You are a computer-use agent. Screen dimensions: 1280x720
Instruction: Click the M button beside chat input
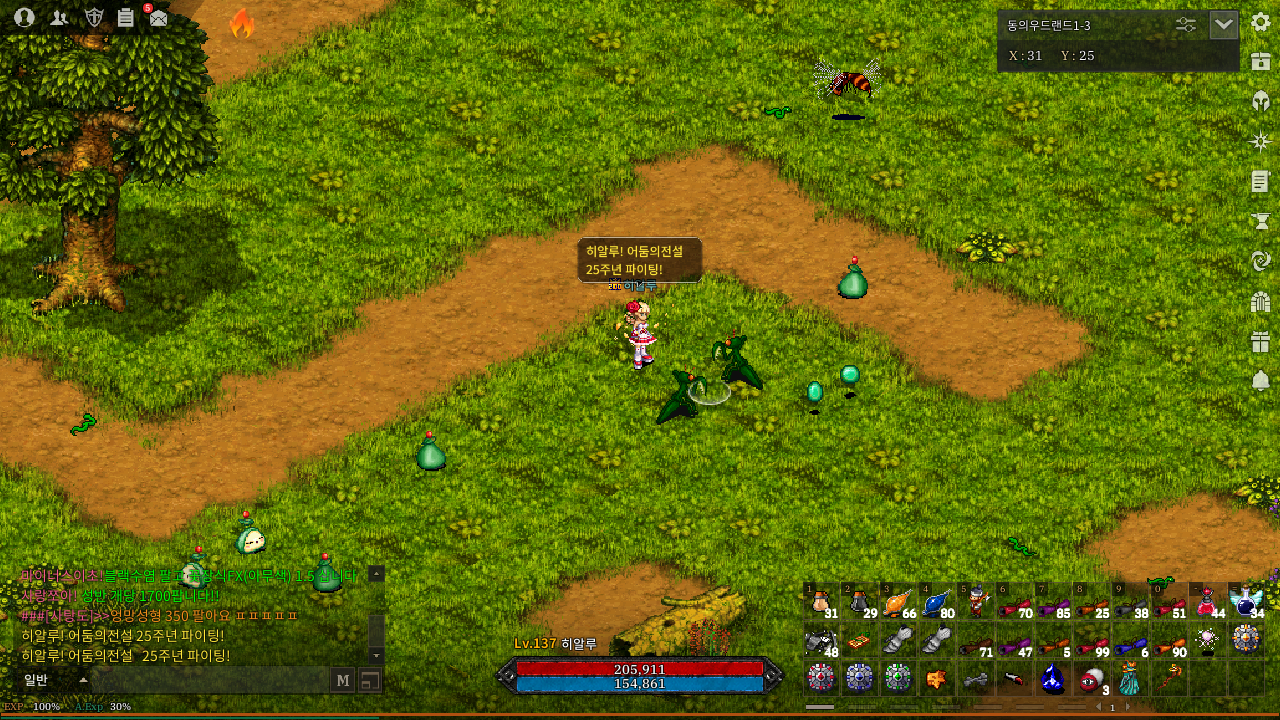343,681
